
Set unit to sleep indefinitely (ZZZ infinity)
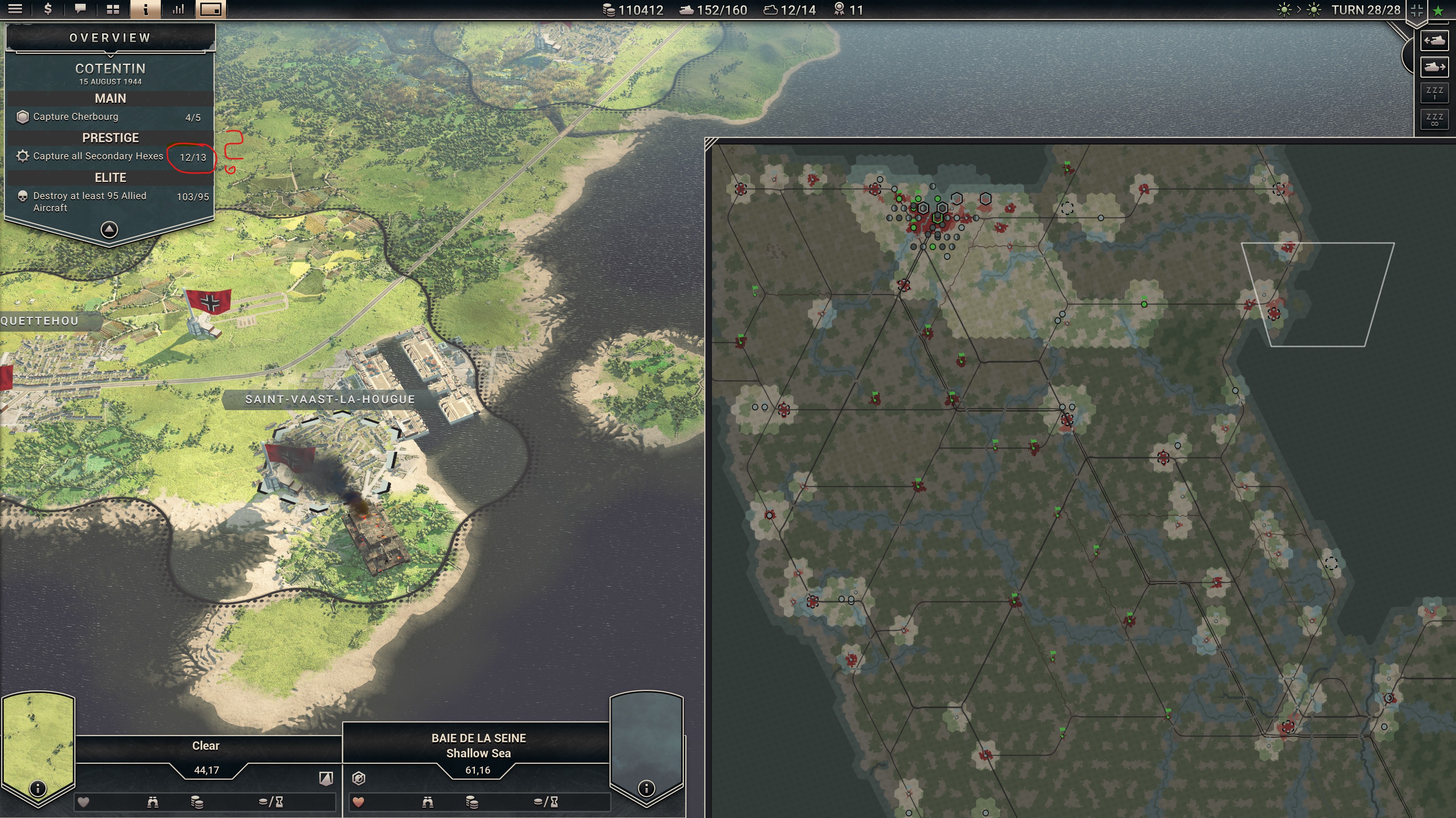click(x=1434, y=119)
